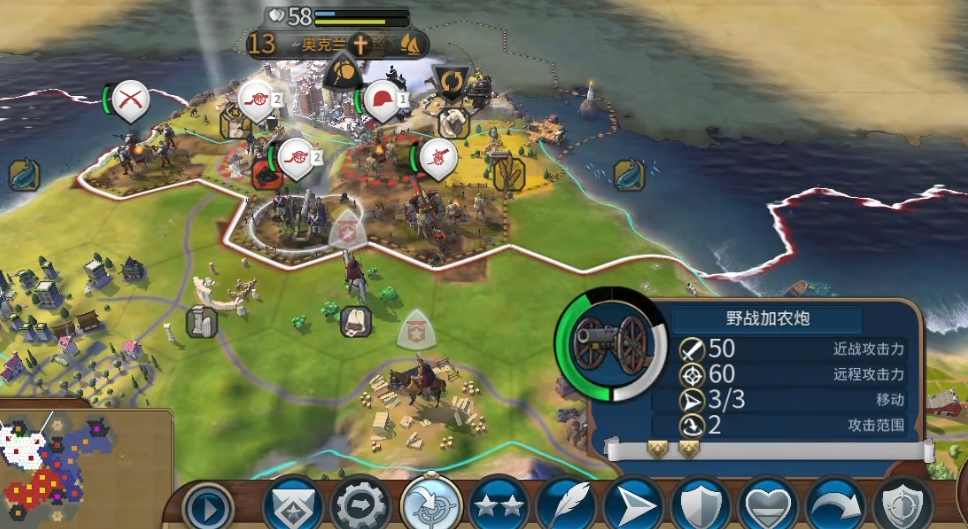Select the half-shaded shield alert action

click(902, 505)
